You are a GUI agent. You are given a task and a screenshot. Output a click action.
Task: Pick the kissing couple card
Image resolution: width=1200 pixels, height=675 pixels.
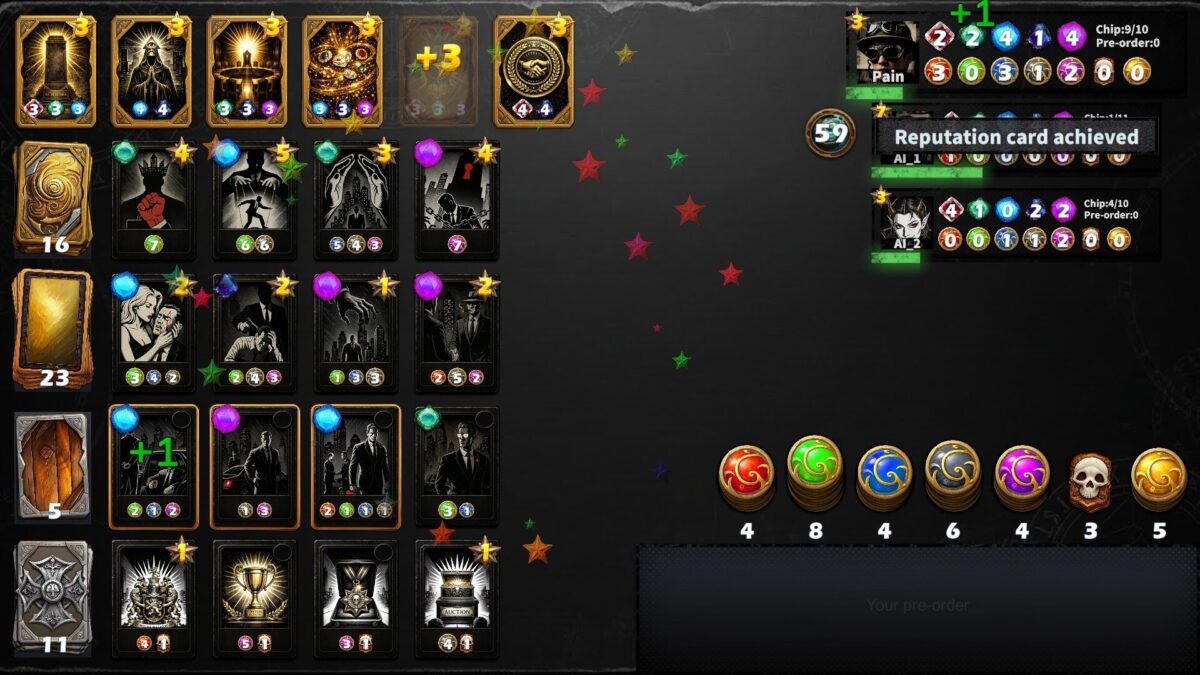[x=153, y=332]
